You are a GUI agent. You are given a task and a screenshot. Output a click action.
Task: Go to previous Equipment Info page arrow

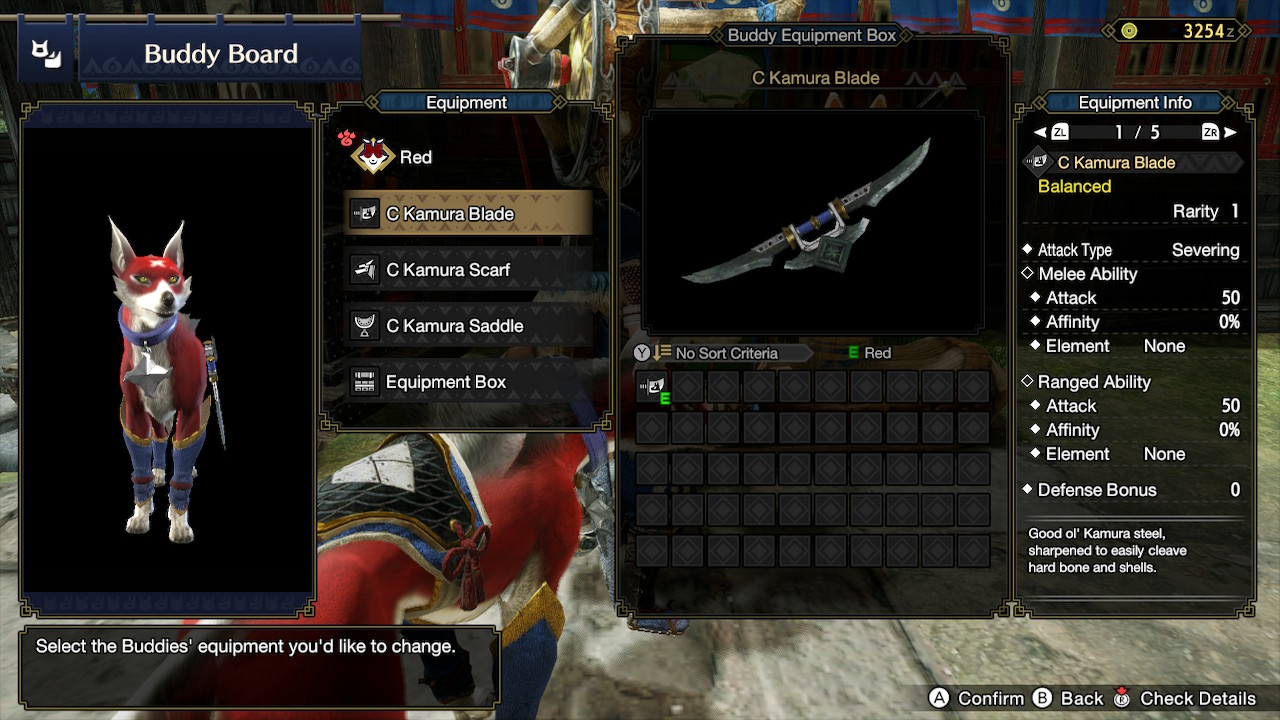1041,132
